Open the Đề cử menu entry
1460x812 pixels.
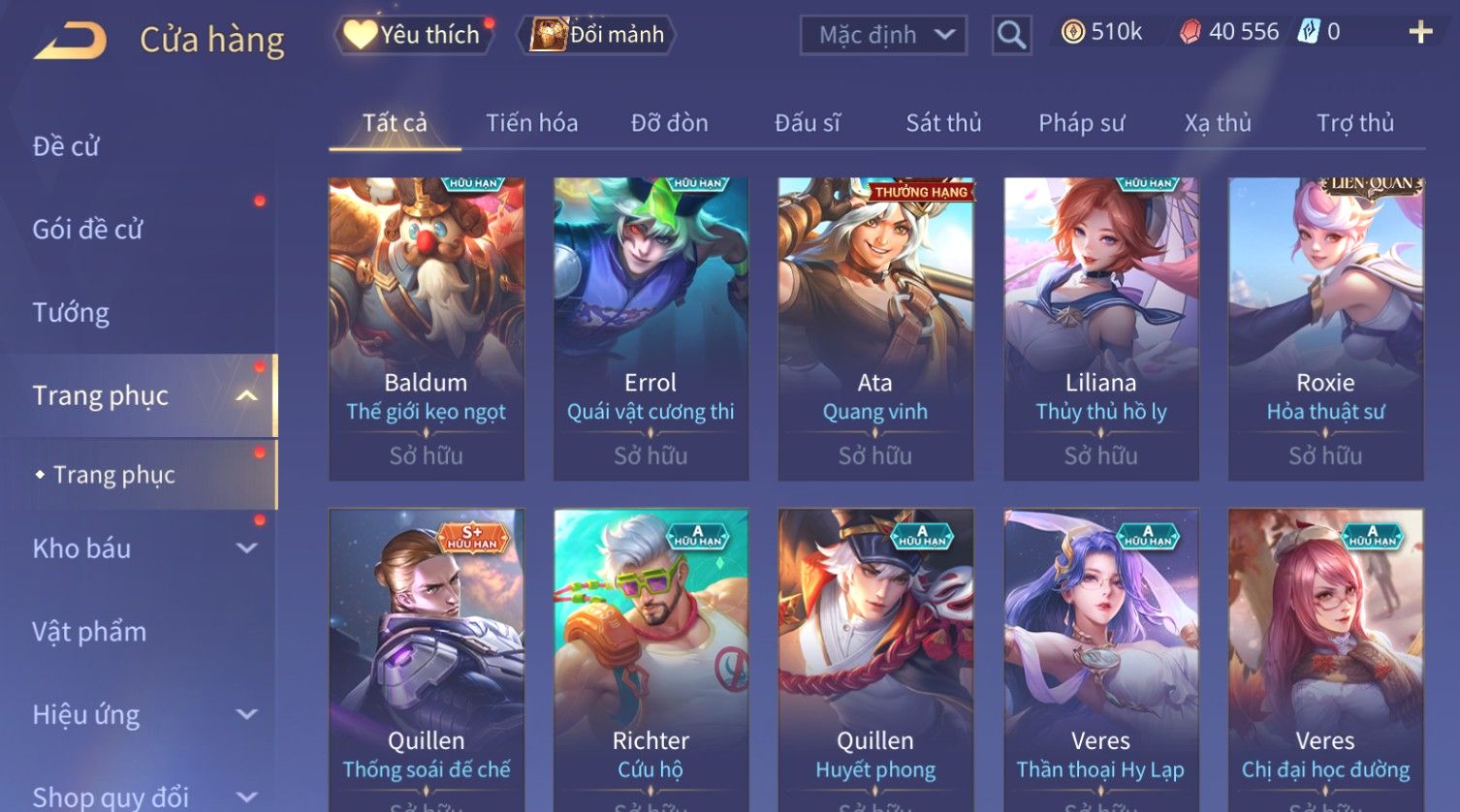pos(66,146)
